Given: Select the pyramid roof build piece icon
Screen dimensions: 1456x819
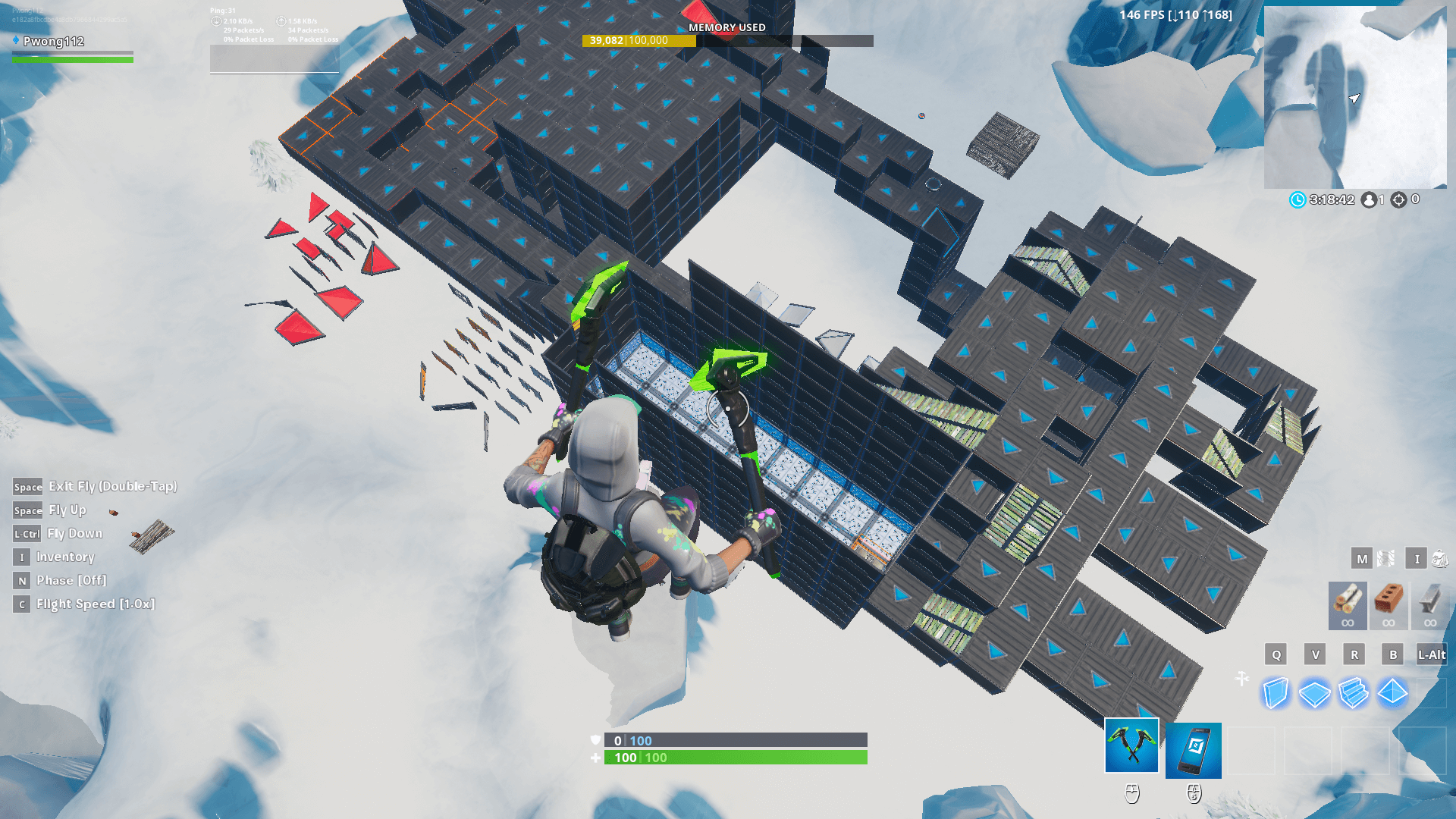Looking at the screenshot, I should coord(1392,691).
